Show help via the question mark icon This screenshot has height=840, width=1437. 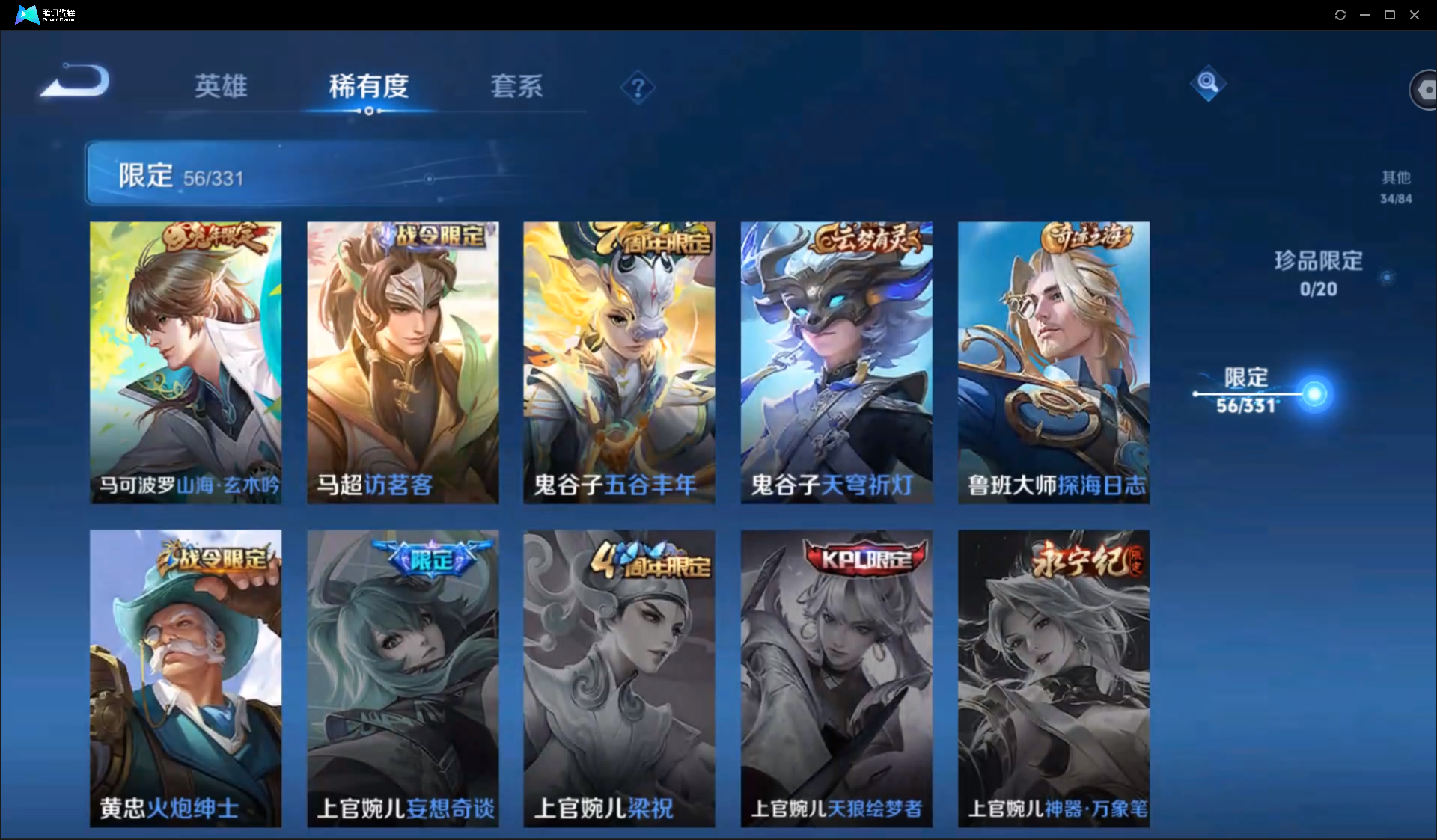tap(638, 89)
